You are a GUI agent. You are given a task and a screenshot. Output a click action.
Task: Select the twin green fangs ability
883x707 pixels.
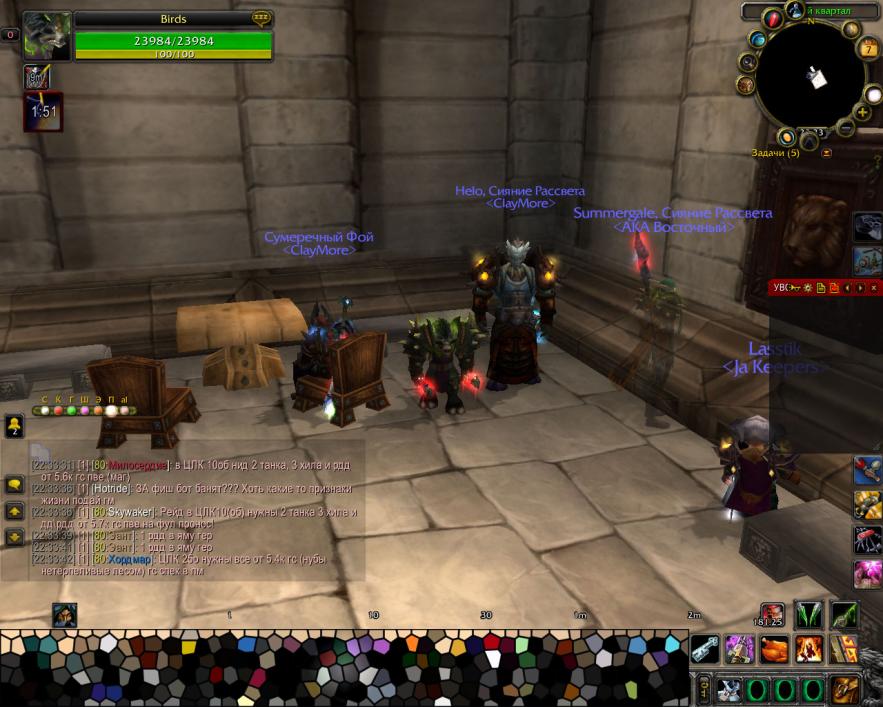tap(808, 614)
